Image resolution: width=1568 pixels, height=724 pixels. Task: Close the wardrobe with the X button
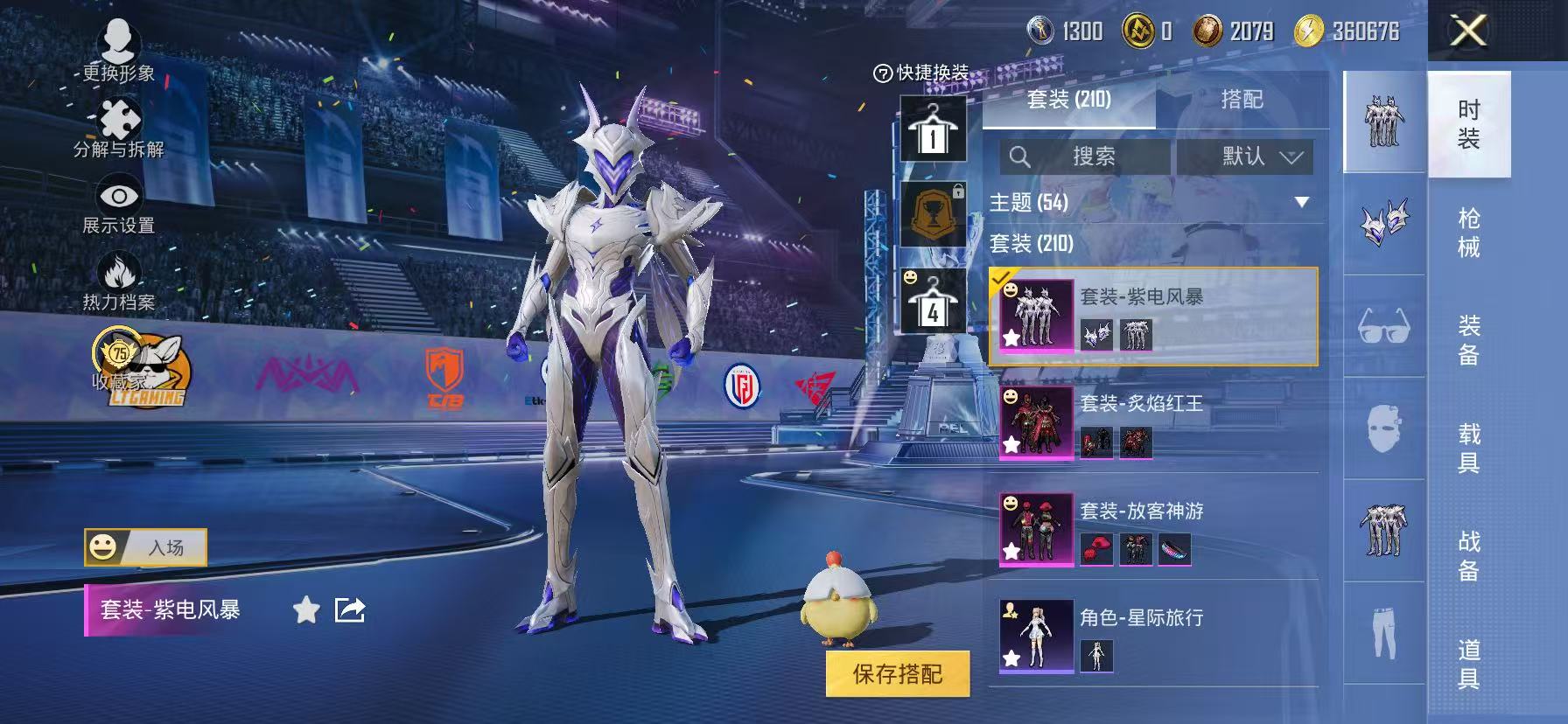tap(1468, 31)
